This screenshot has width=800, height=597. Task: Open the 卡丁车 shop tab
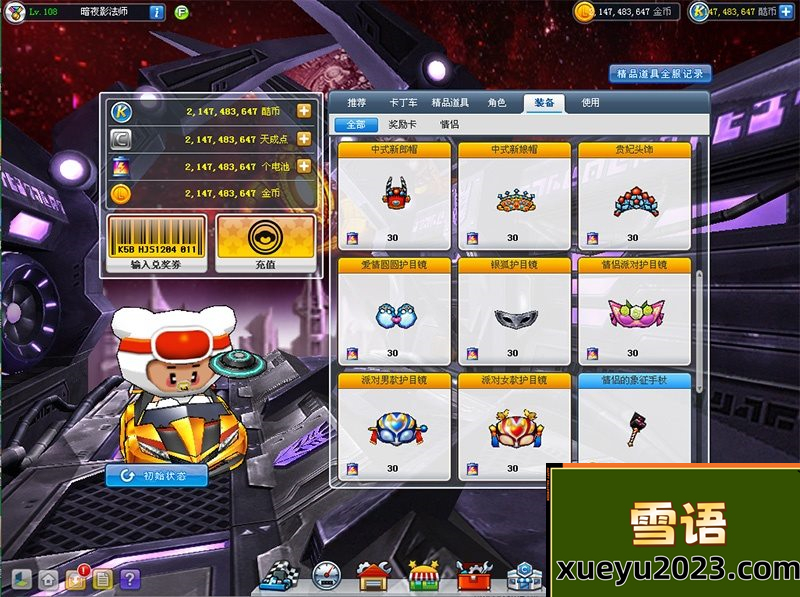pos(402,102)
